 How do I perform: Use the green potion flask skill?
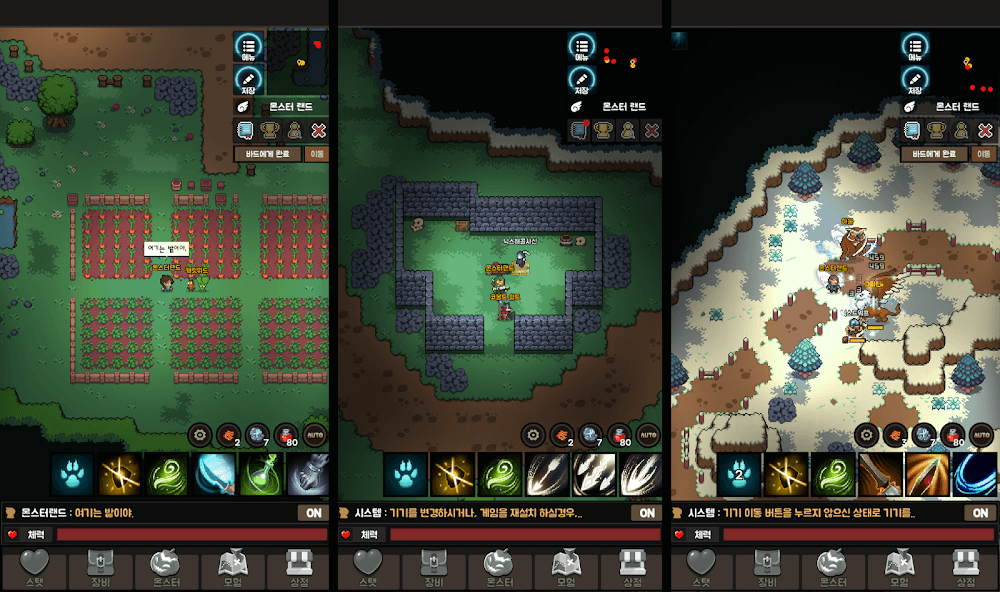(x=262, y=474)
